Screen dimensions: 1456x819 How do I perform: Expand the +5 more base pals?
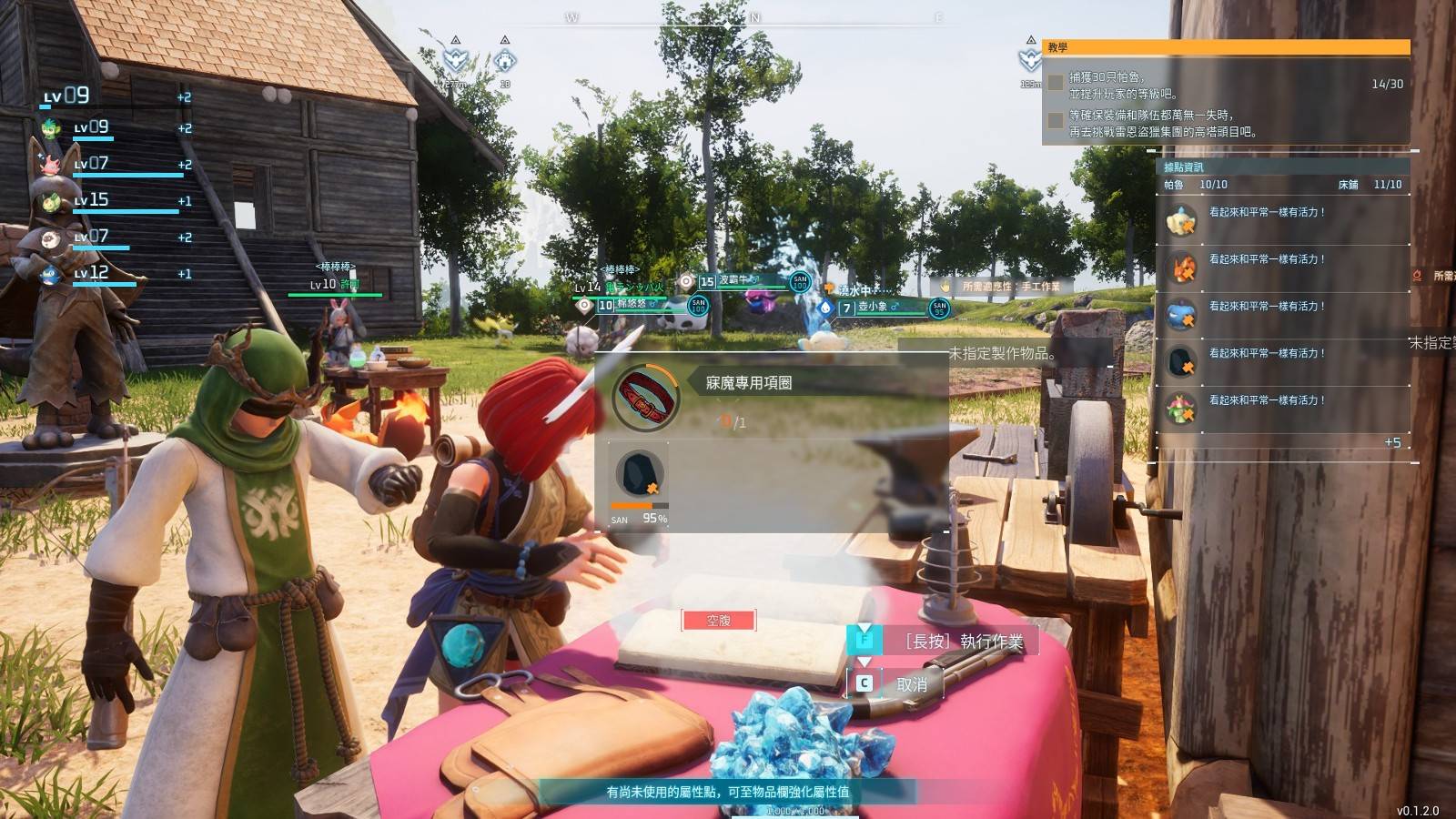[x=1392, y=443]
